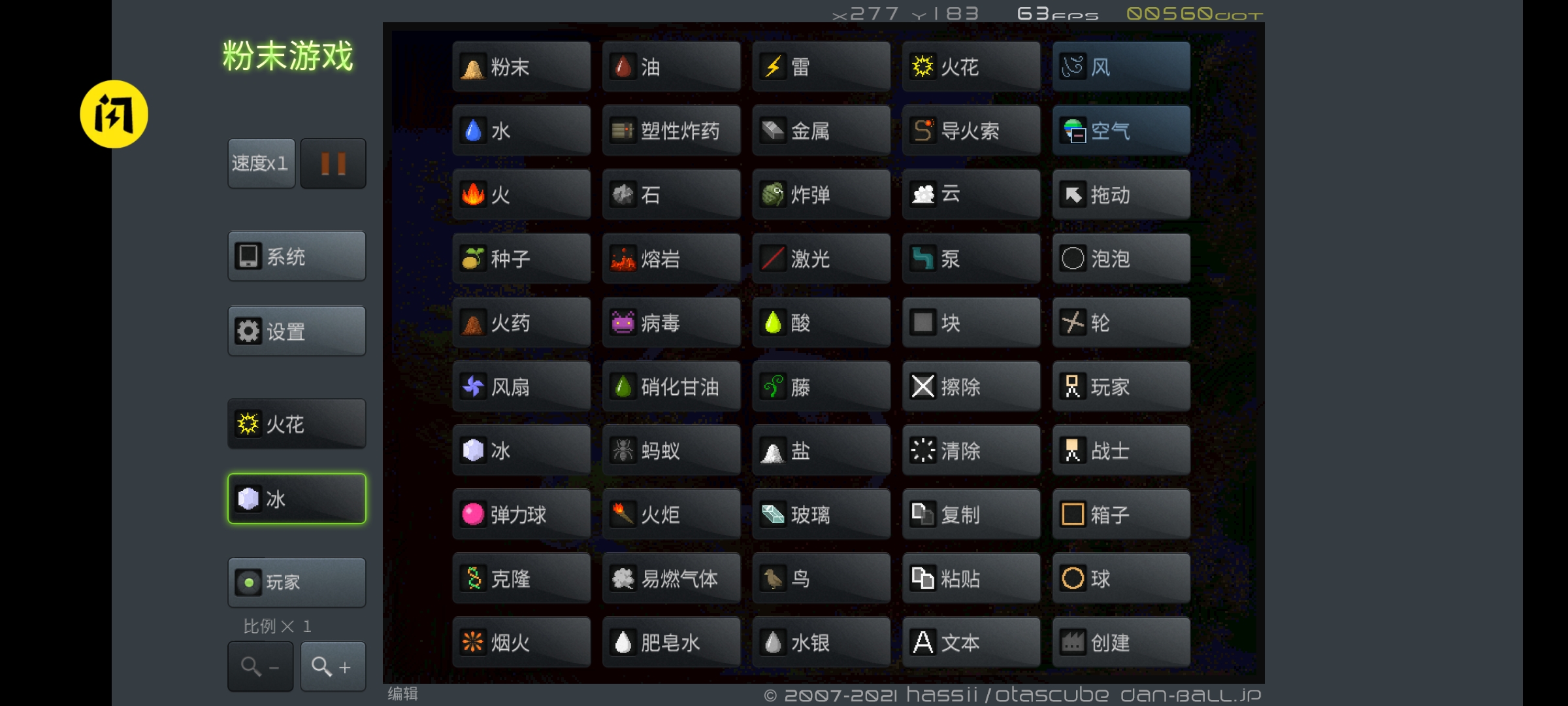Switch background to 风 (wind) mode
Screen dimensions: 1568x706
(1121, 66)
